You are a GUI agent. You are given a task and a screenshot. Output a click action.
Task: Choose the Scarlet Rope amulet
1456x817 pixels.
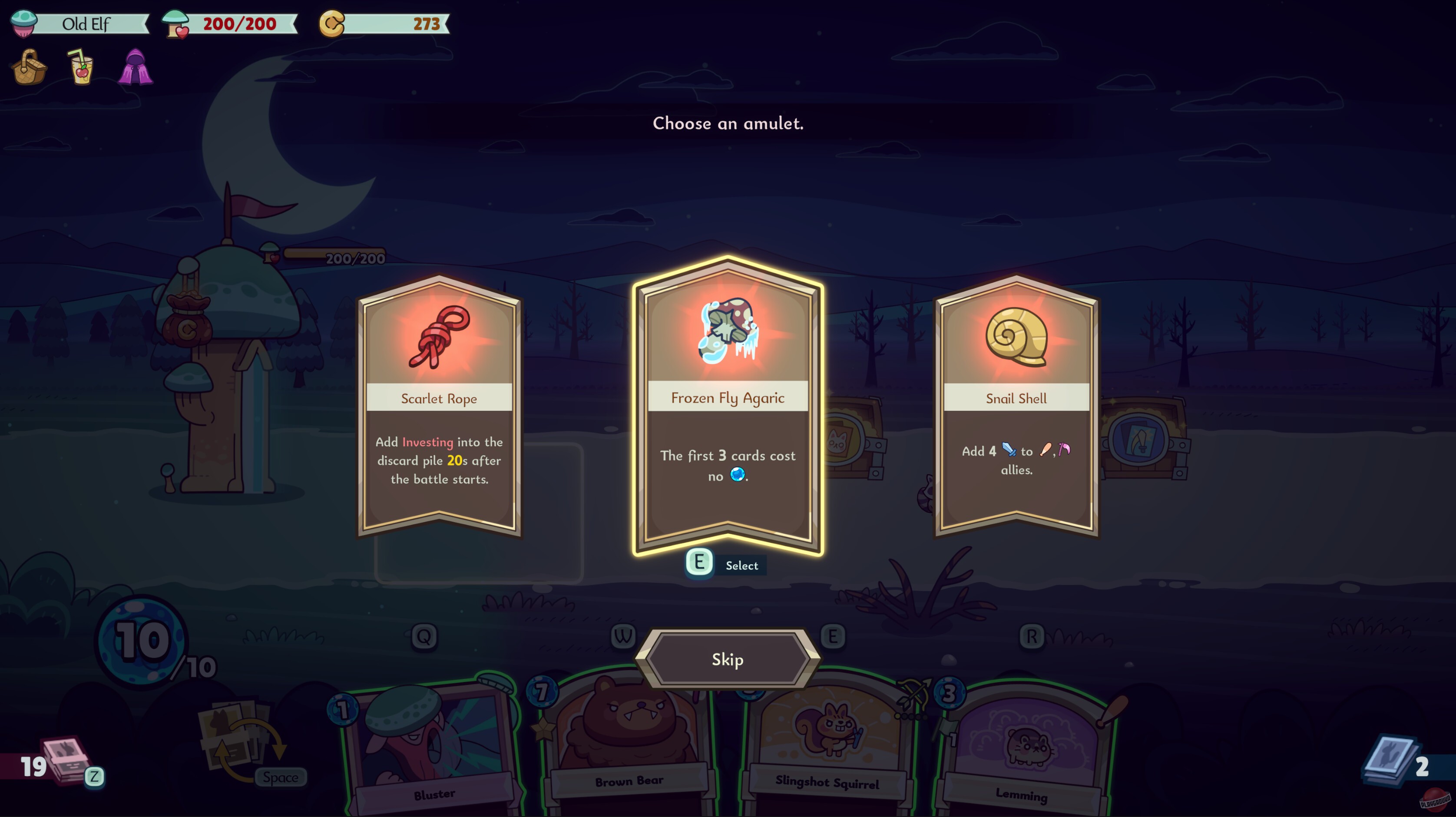point(439,407)
